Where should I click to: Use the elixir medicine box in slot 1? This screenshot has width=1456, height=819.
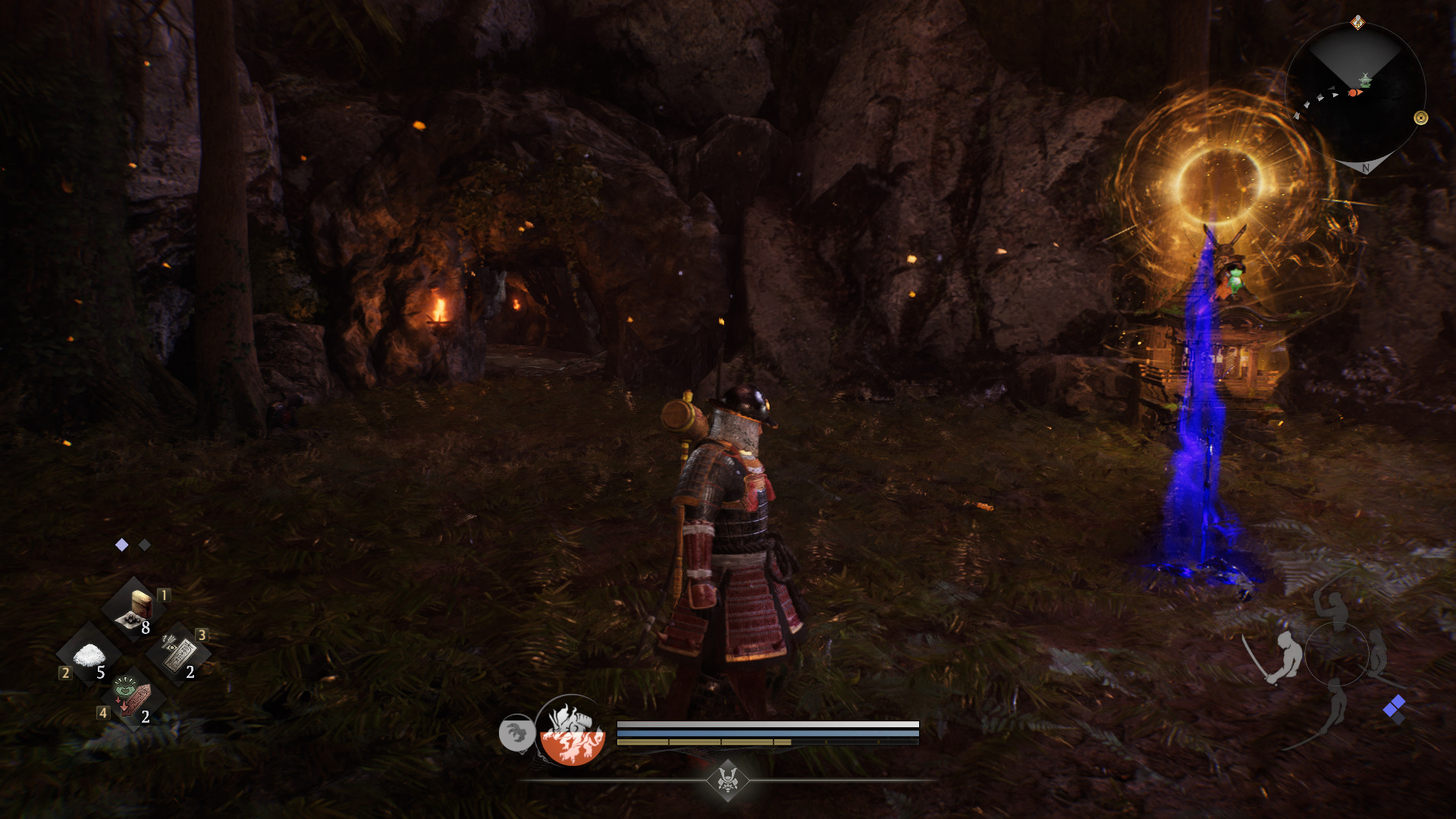click(135, 609)
